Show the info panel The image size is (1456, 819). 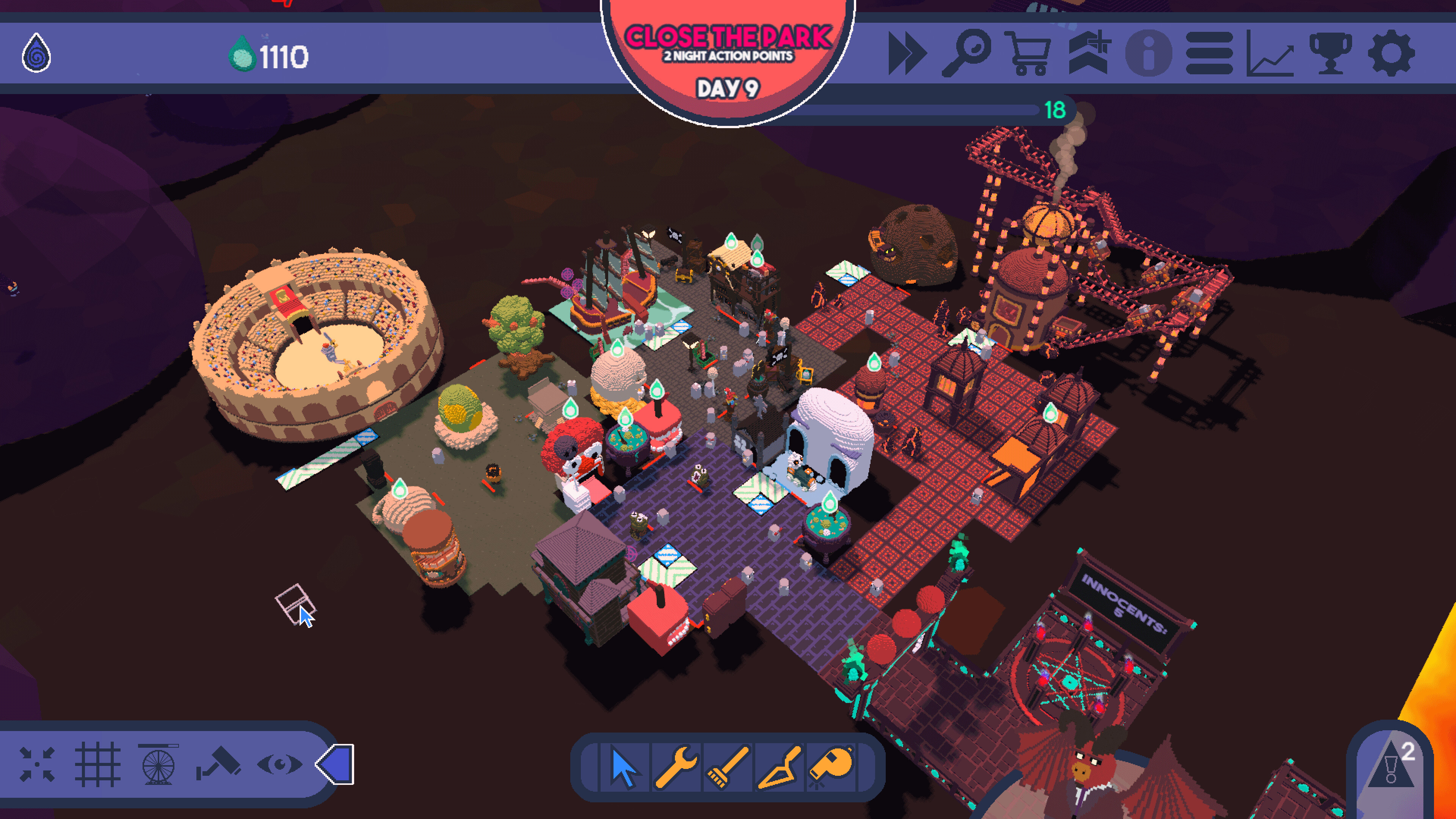pos(1148,54)
